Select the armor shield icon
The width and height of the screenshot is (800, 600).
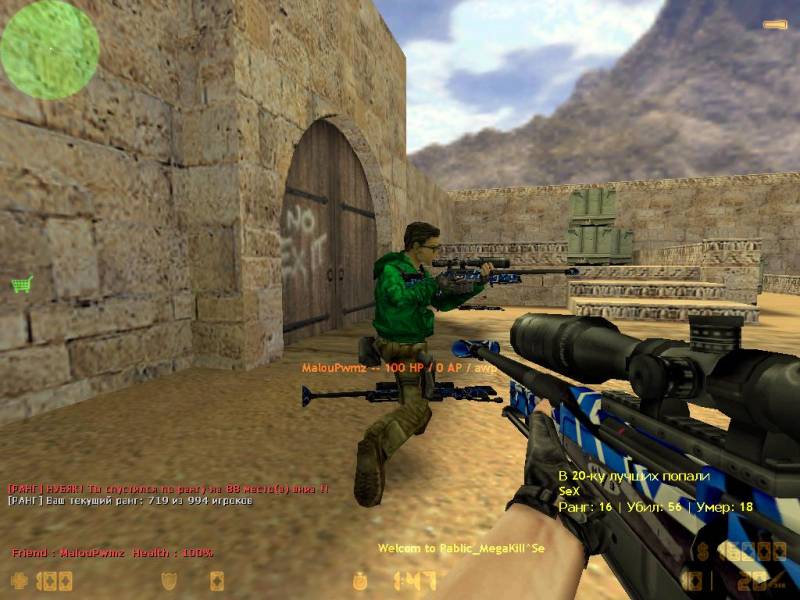pyautogui.click(x=171, y=580)
